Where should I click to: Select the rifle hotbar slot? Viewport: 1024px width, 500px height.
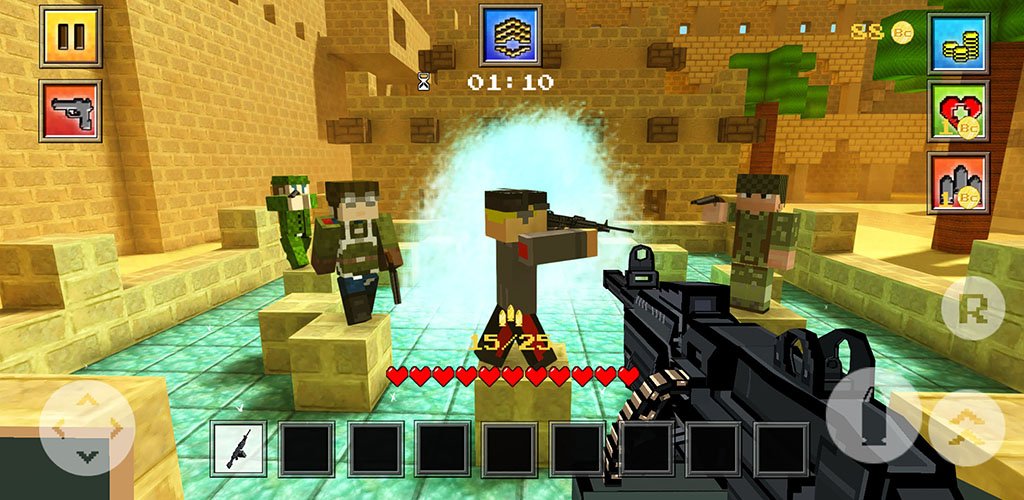pyautogui.click(x=239, y=449)
